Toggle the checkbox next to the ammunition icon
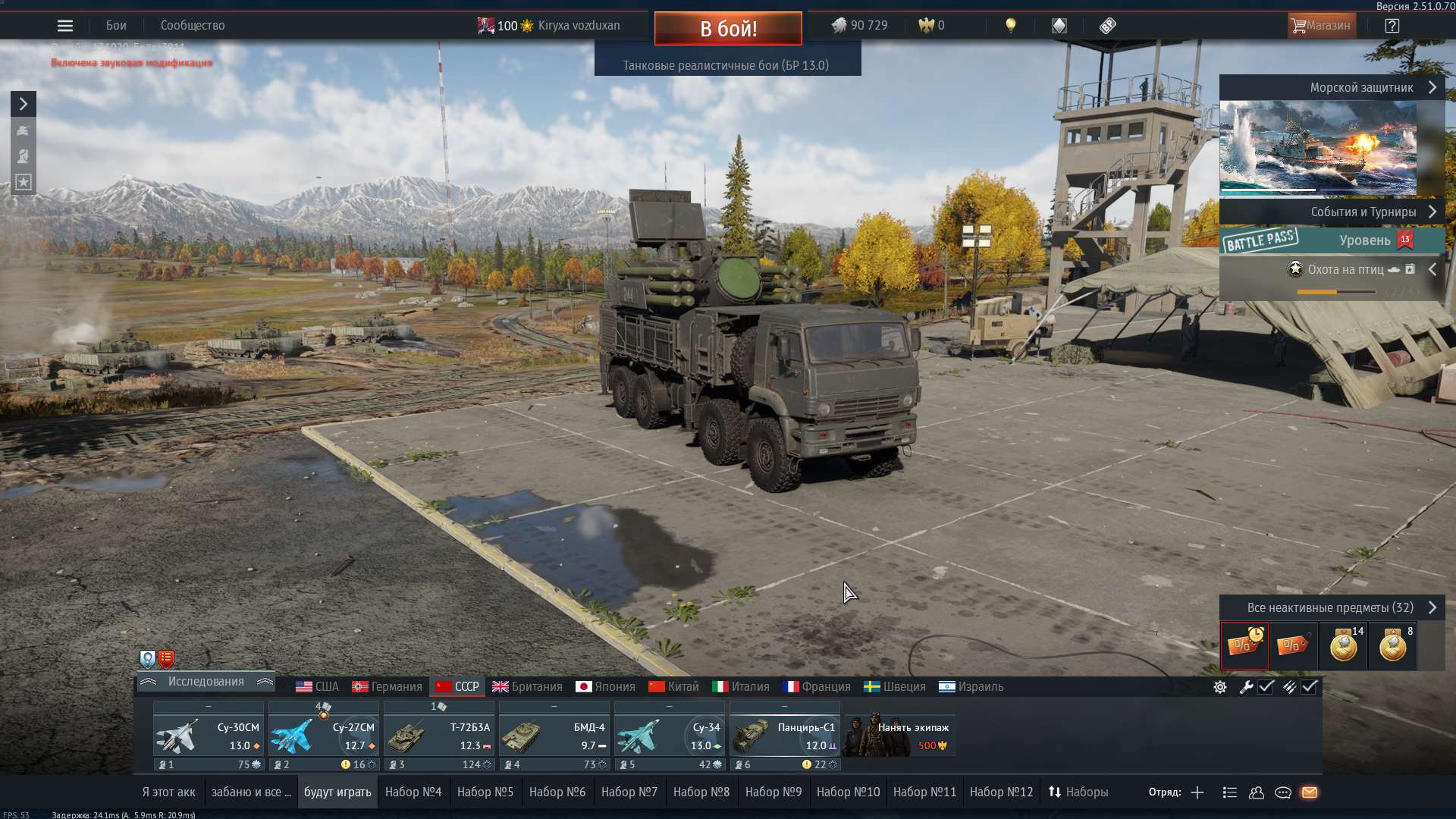 point(1310,687)
